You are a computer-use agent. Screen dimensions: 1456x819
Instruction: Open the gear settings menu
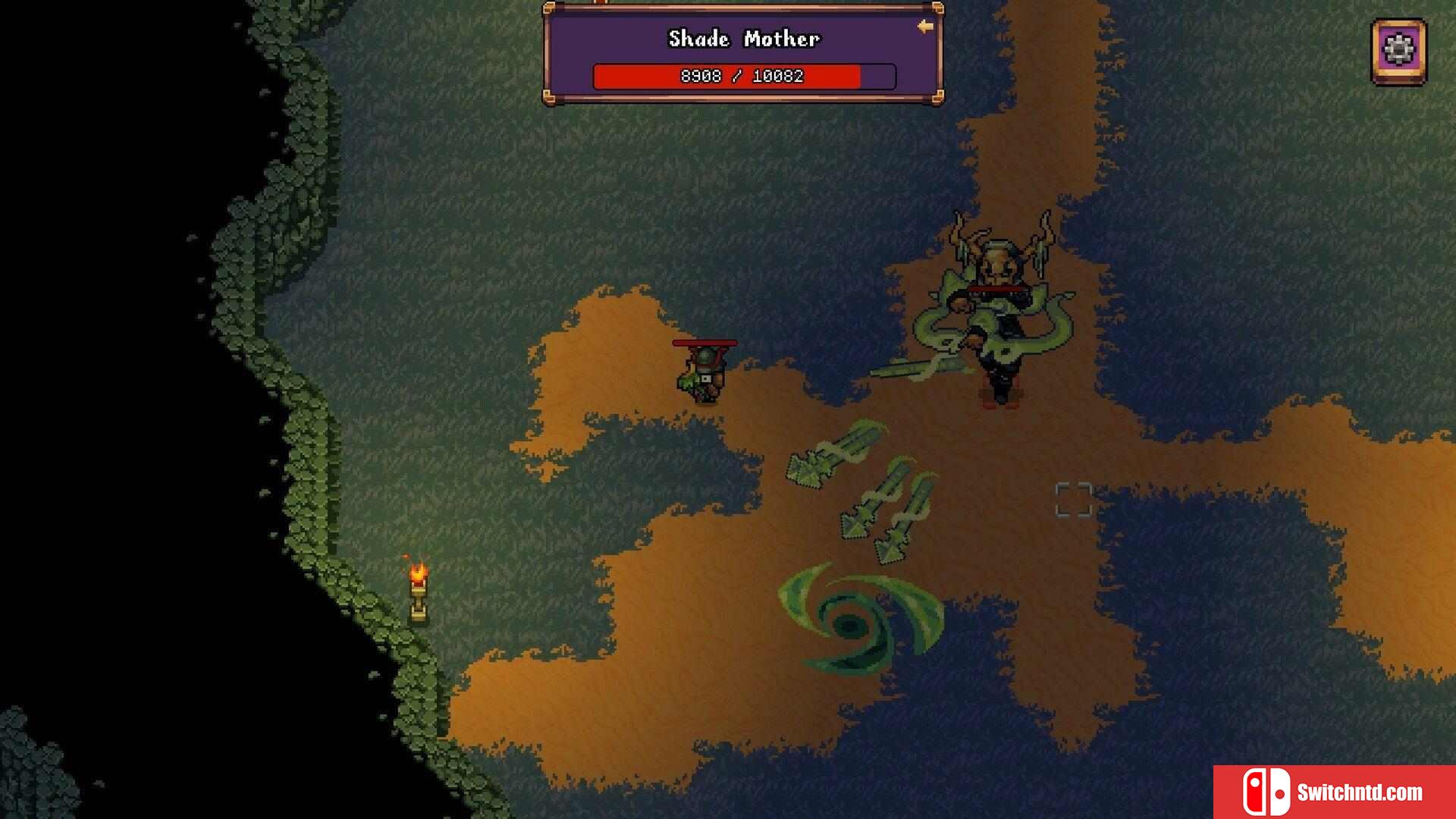tap(1398, 52)
